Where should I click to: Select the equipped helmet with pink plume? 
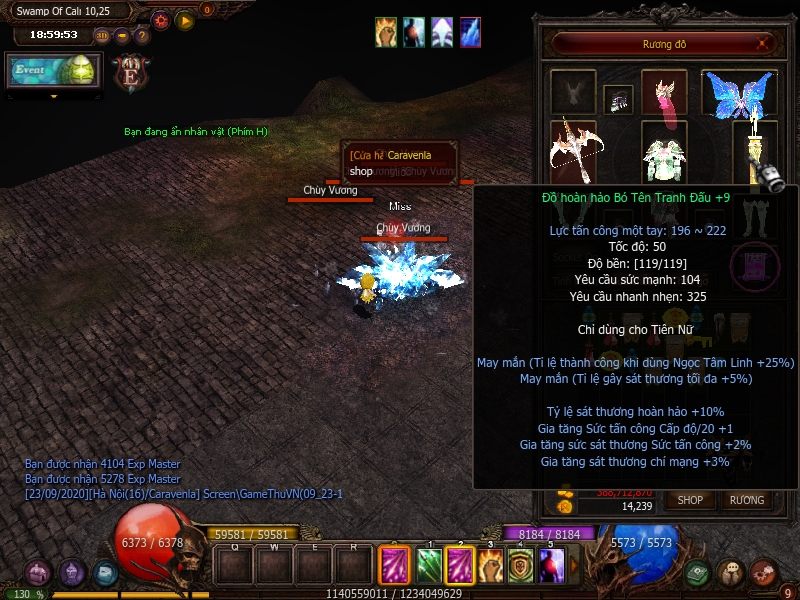(x=664, y=94)
